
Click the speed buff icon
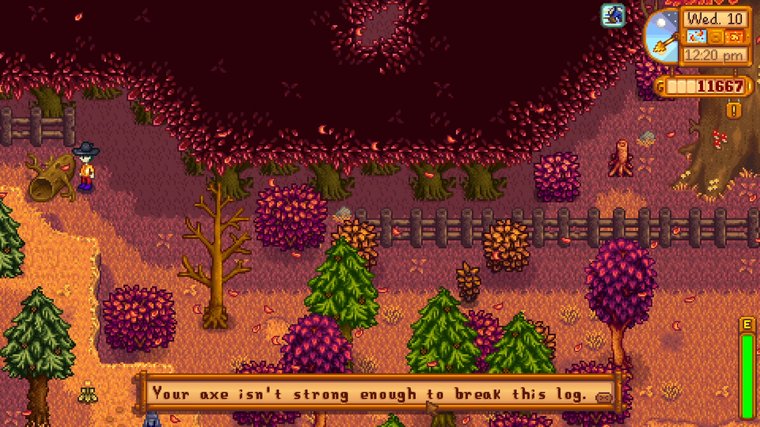[x=612, y=15]
